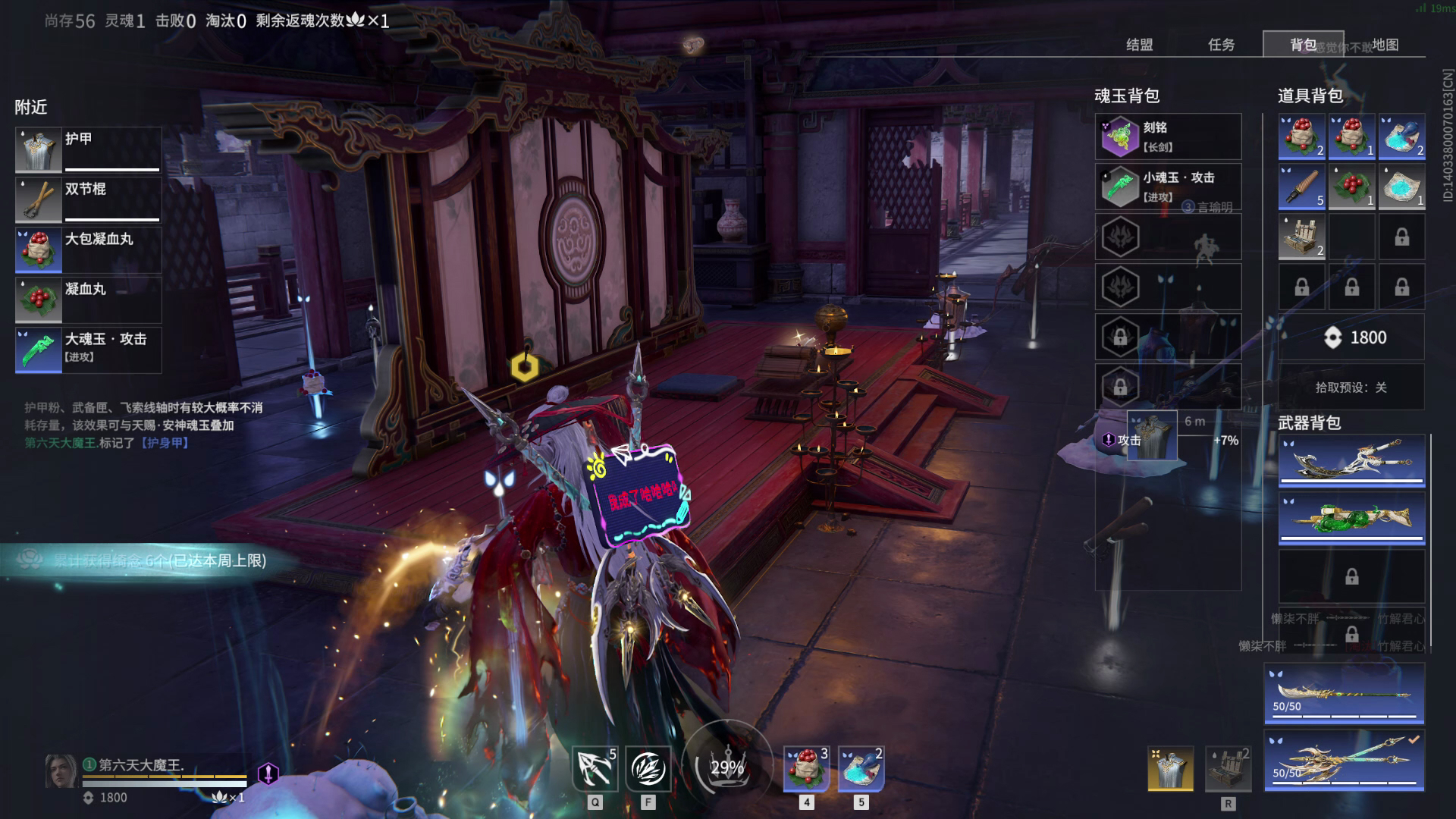
Task: Select the equipped trident spear weapon
Action: pos(1344,760)
